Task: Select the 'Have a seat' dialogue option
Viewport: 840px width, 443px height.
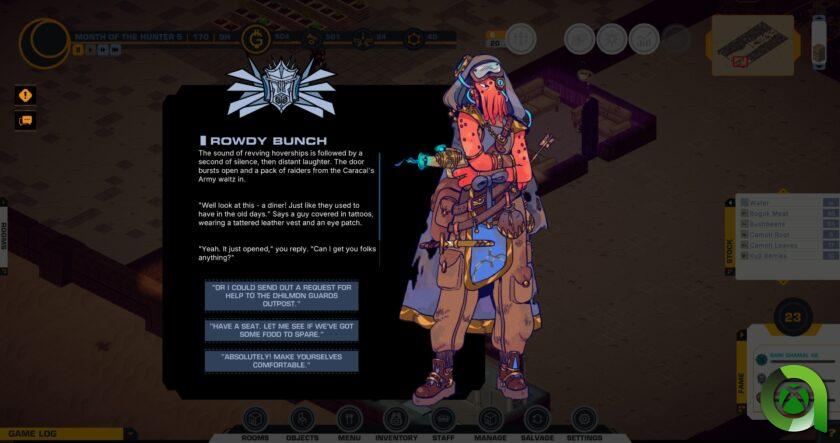Action: (x=281, y=330)
